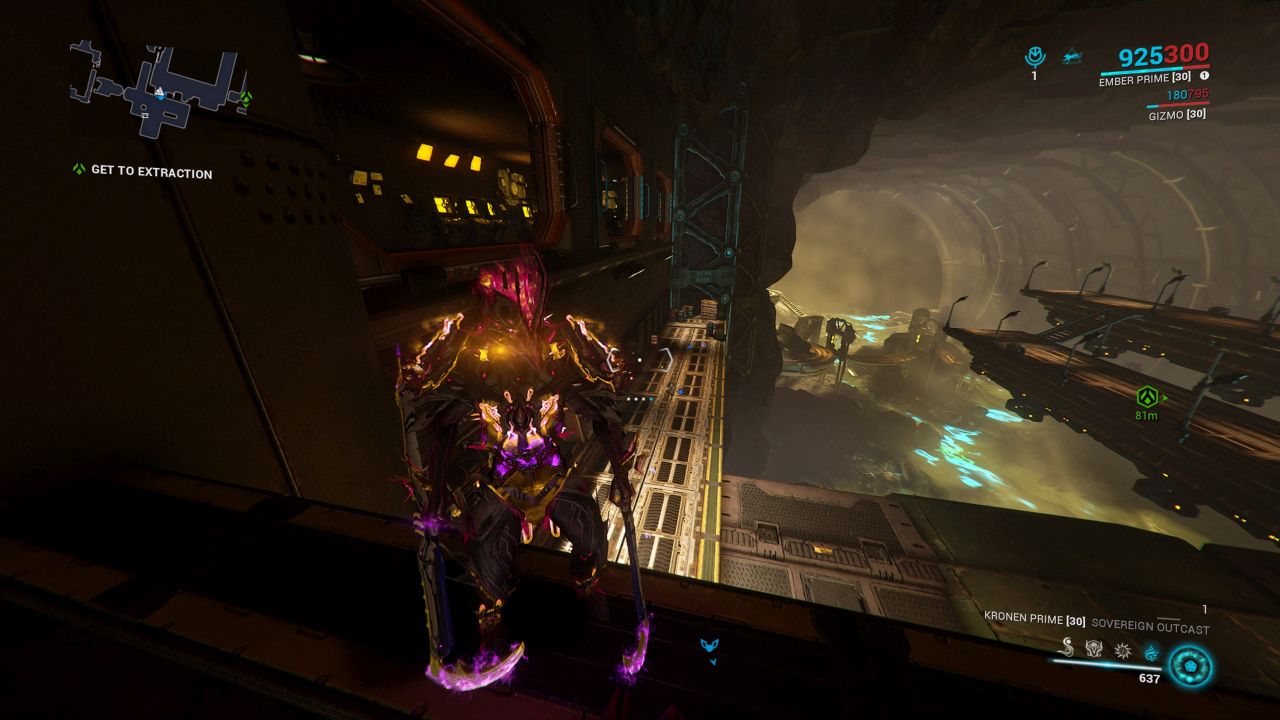Click the glowing circular energy orb icon

[x=1190, y=666]
